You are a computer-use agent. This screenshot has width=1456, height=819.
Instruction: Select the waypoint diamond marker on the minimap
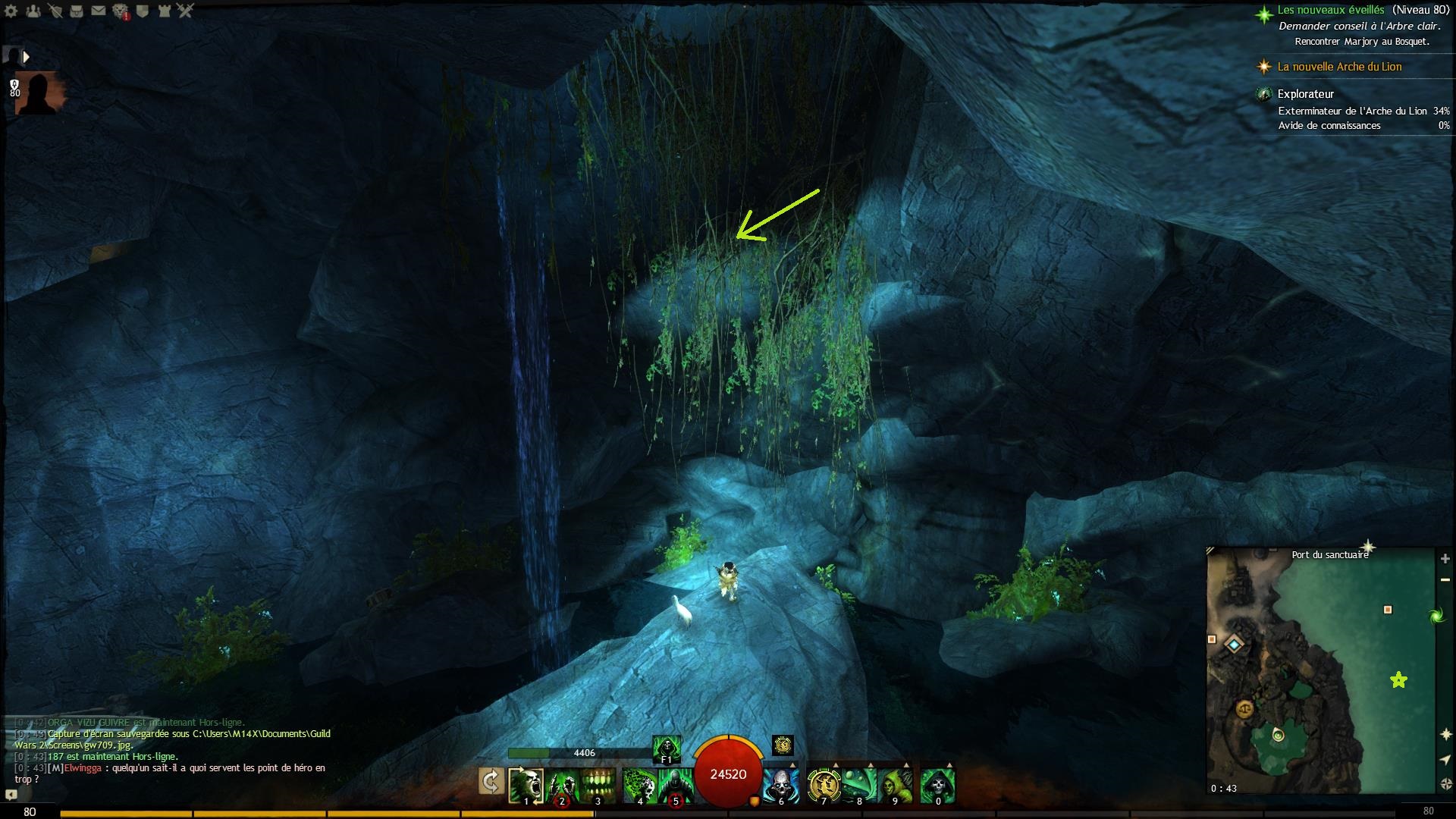[x=1235, y=645]
